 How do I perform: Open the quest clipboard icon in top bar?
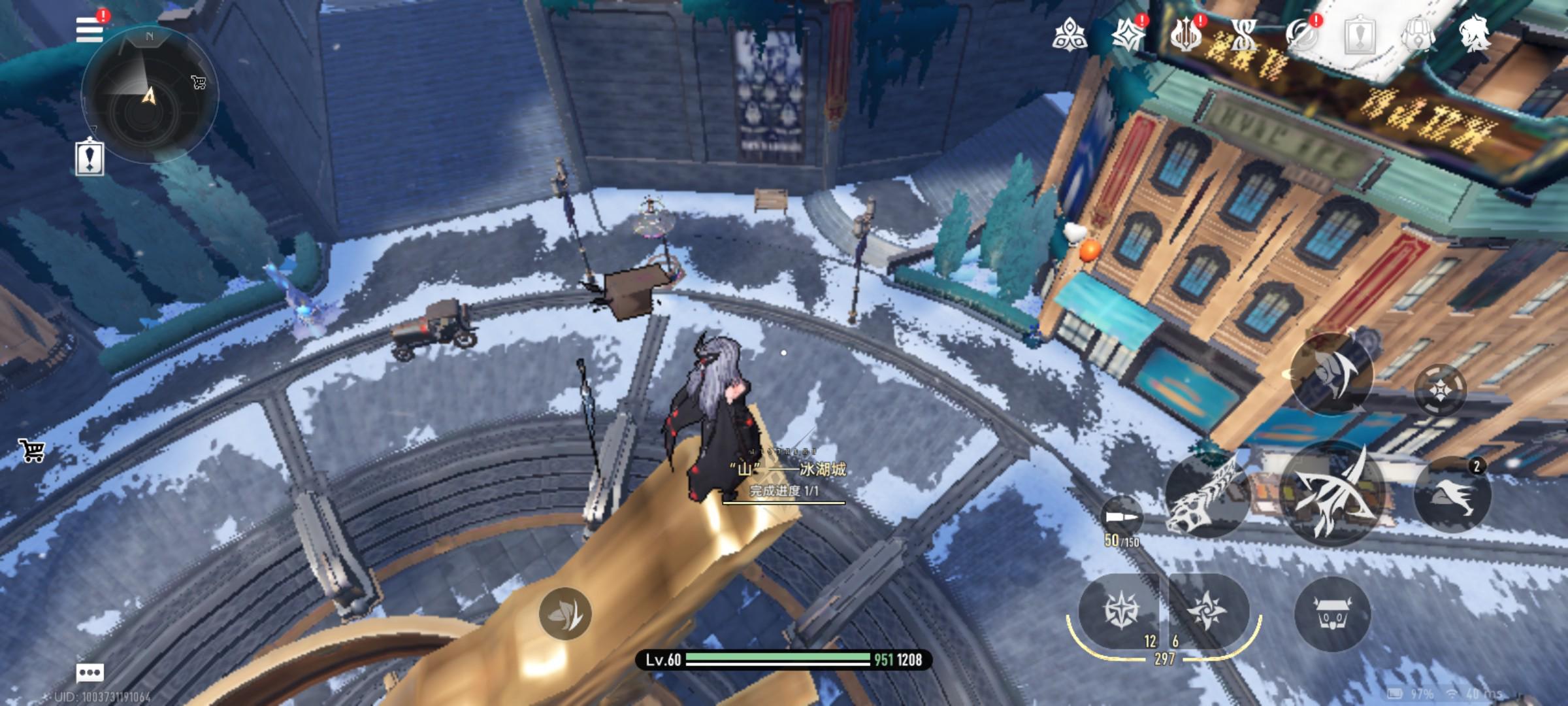[x=1360, y=34]
